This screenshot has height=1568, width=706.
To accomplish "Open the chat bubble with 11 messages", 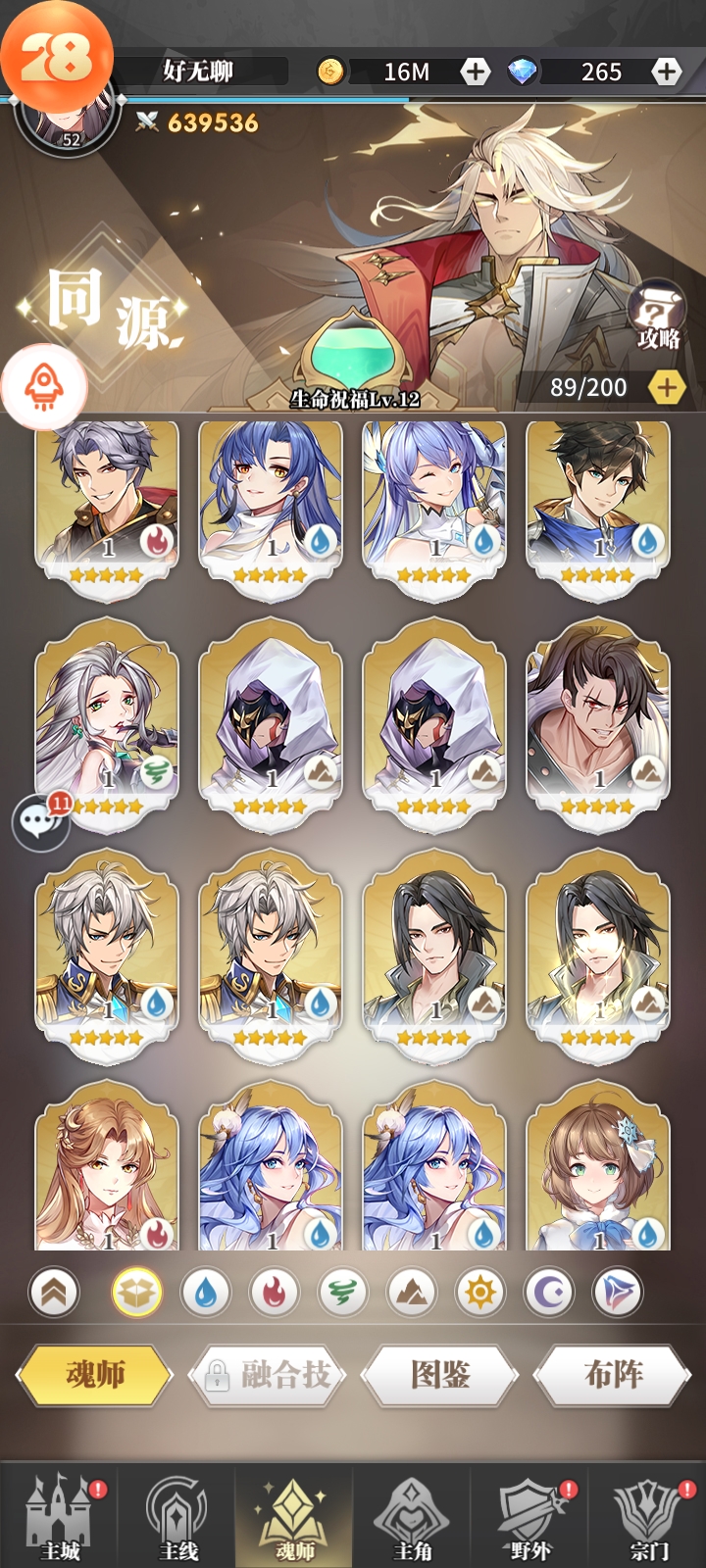I will [x=40, y=821].
